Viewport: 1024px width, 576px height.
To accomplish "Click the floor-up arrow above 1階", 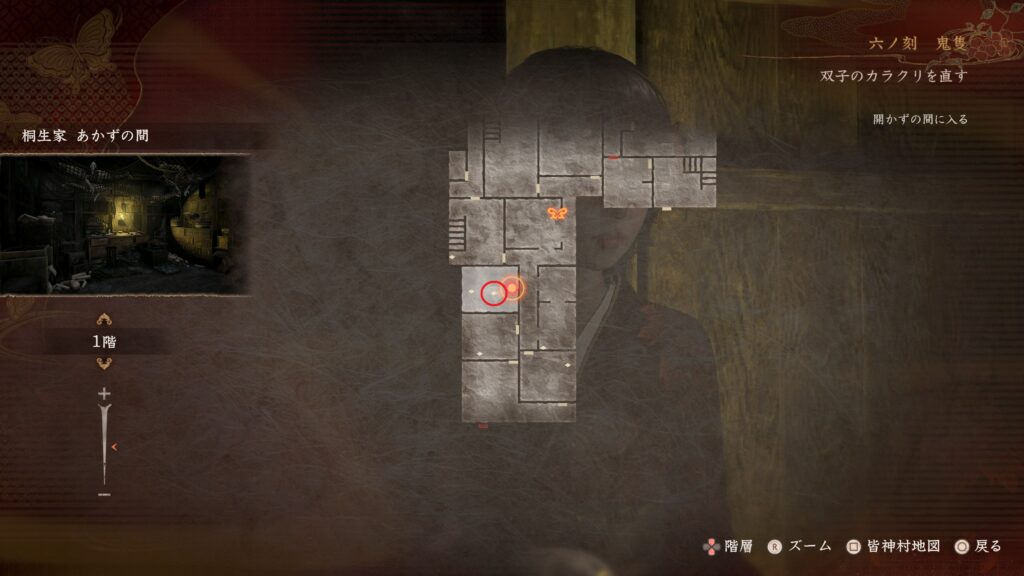I will pos(104,320).
